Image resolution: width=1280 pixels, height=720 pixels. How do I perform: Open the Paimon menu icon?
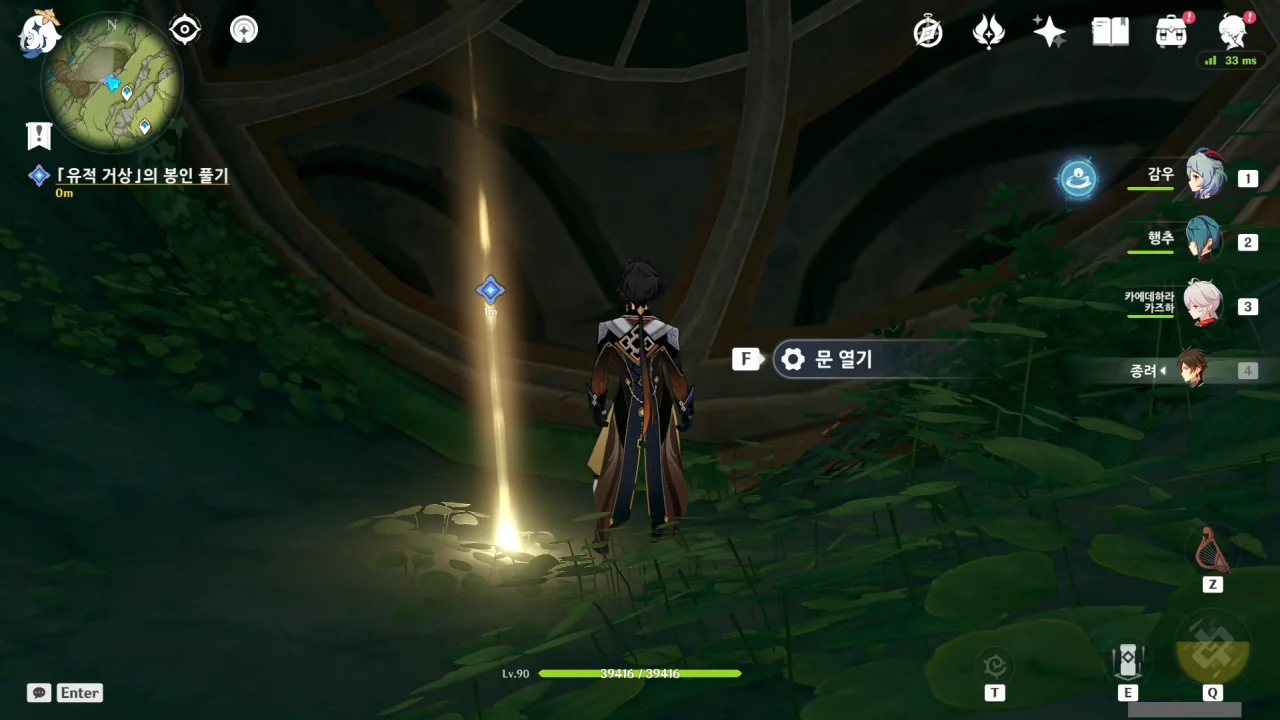click(x=40, y=33)
